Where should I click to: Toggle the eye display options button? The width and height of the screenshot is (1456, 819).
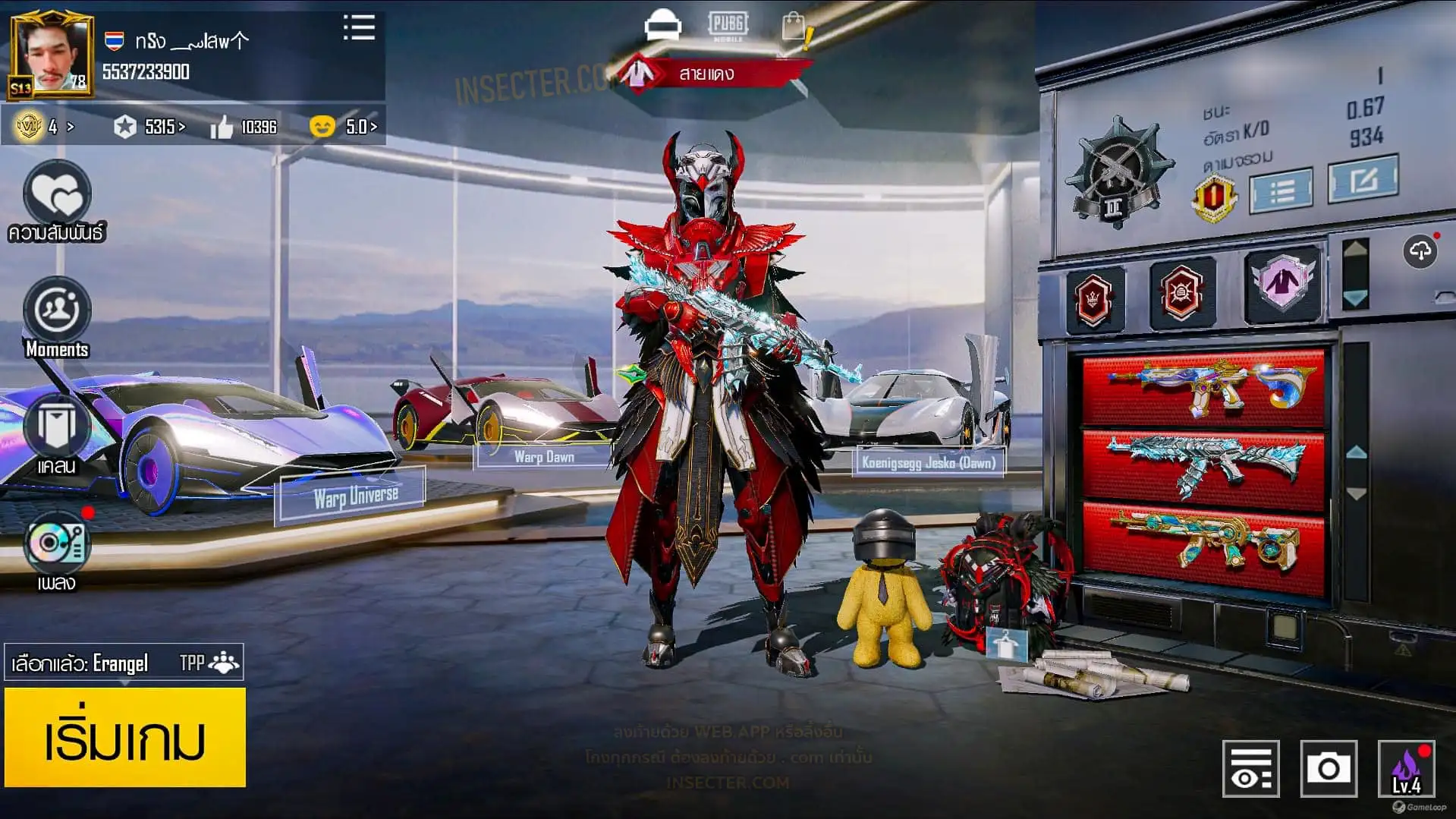[1250, 769]
